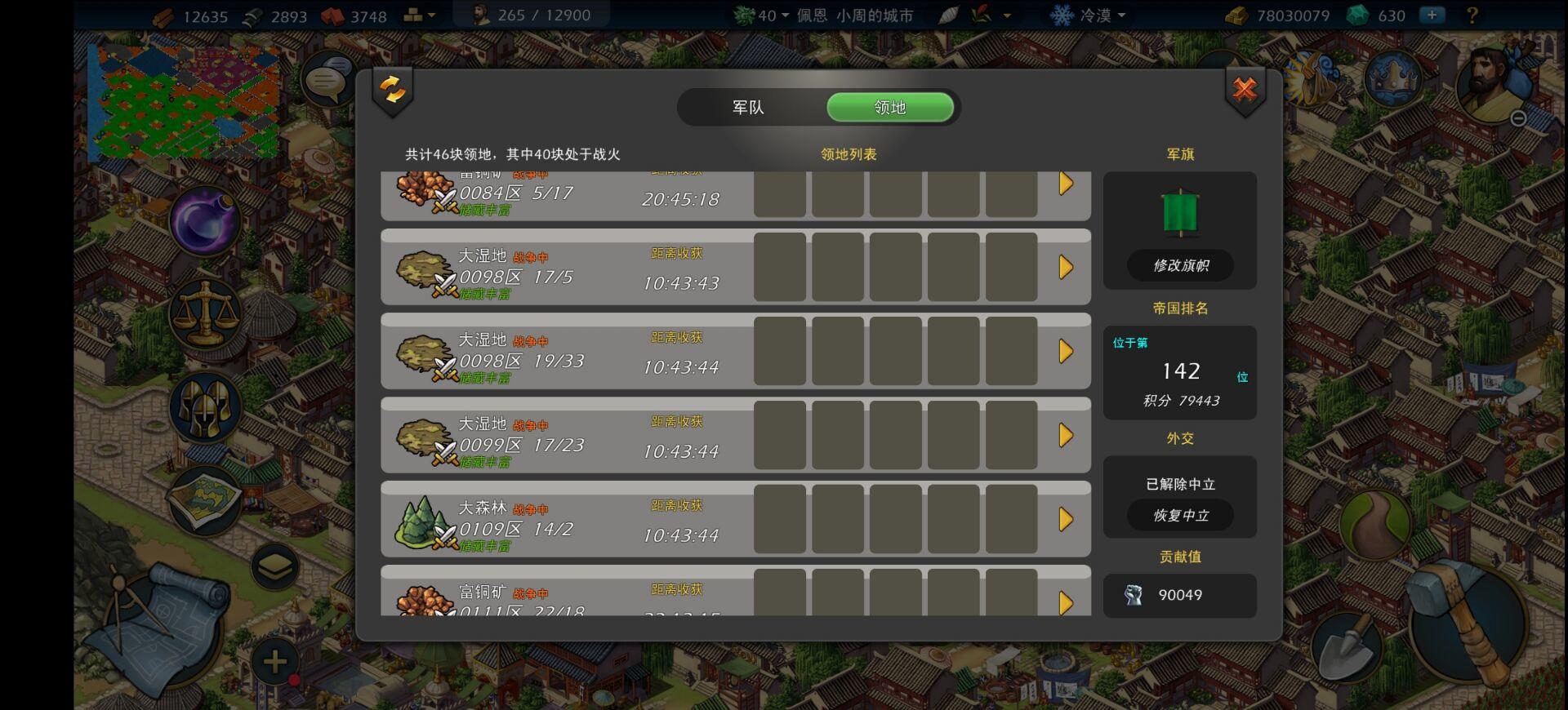Click the refresh arrows on the territory panel
1568x710 pixels.
(391, 88)
